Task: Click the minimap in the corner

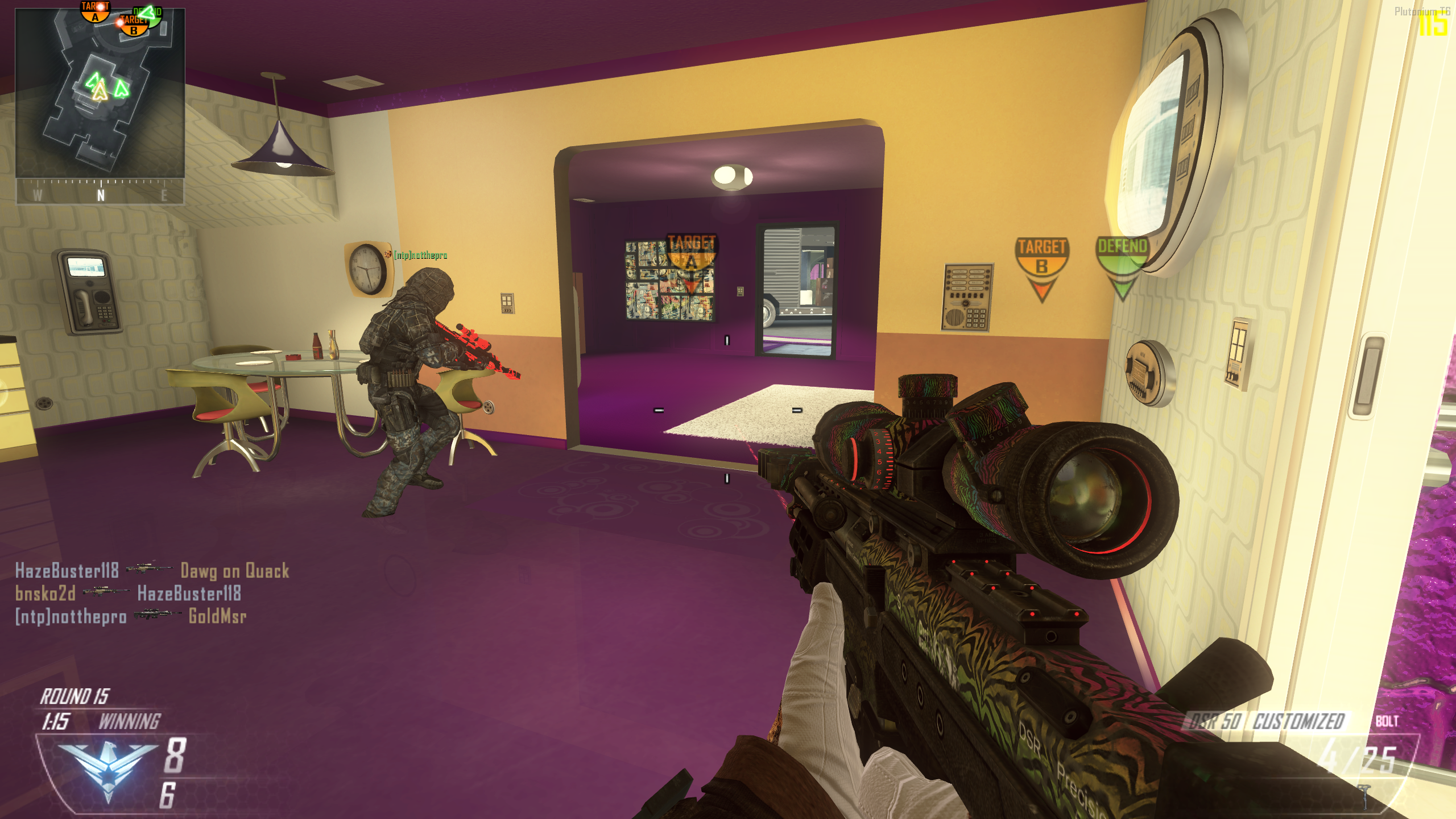Action: (x=100, y=93)
